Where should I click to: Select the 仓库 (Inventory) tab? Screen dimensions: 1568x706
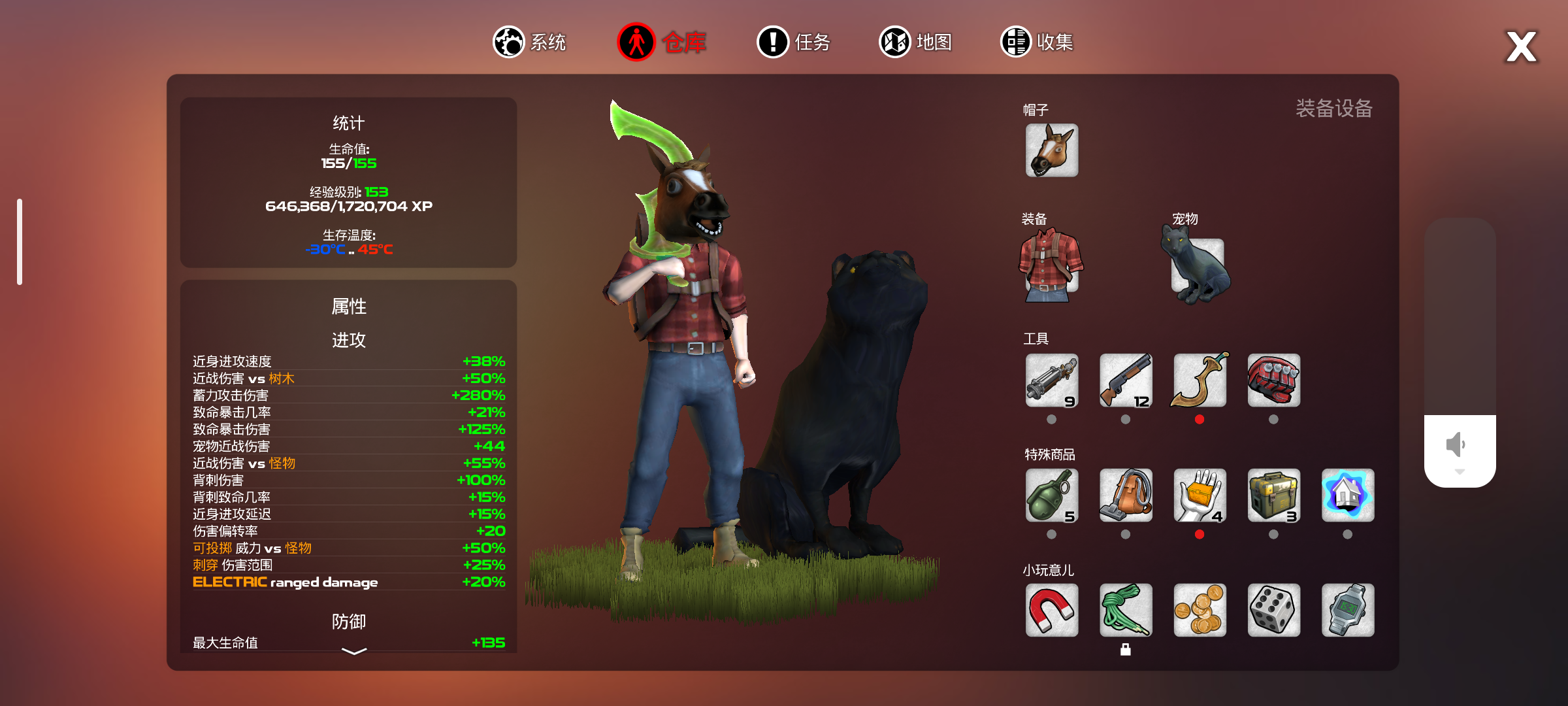coord(661,42)
